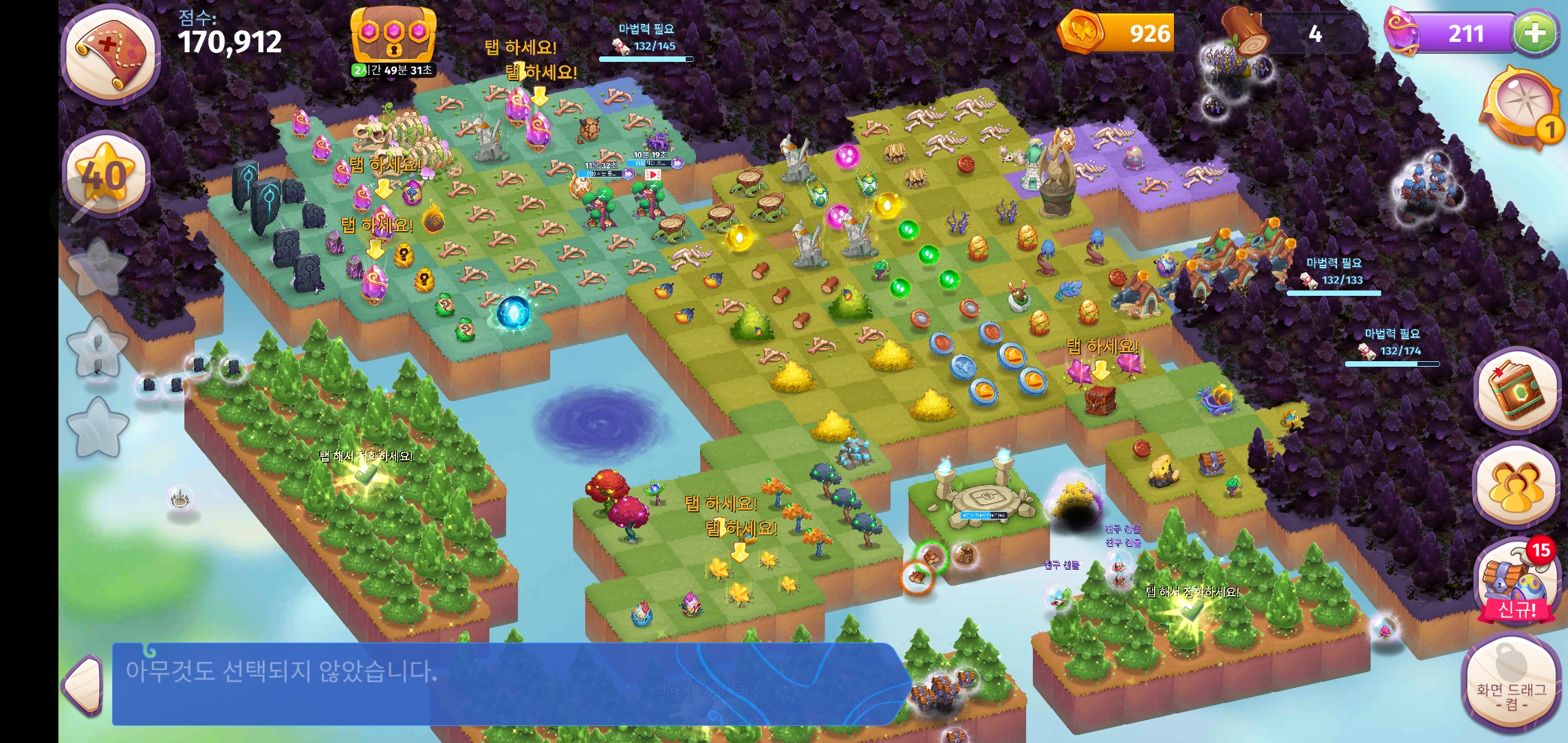Select the third grey goal star
The image size is (1568, 743).
pyautogui.click(x=98, y=428)
